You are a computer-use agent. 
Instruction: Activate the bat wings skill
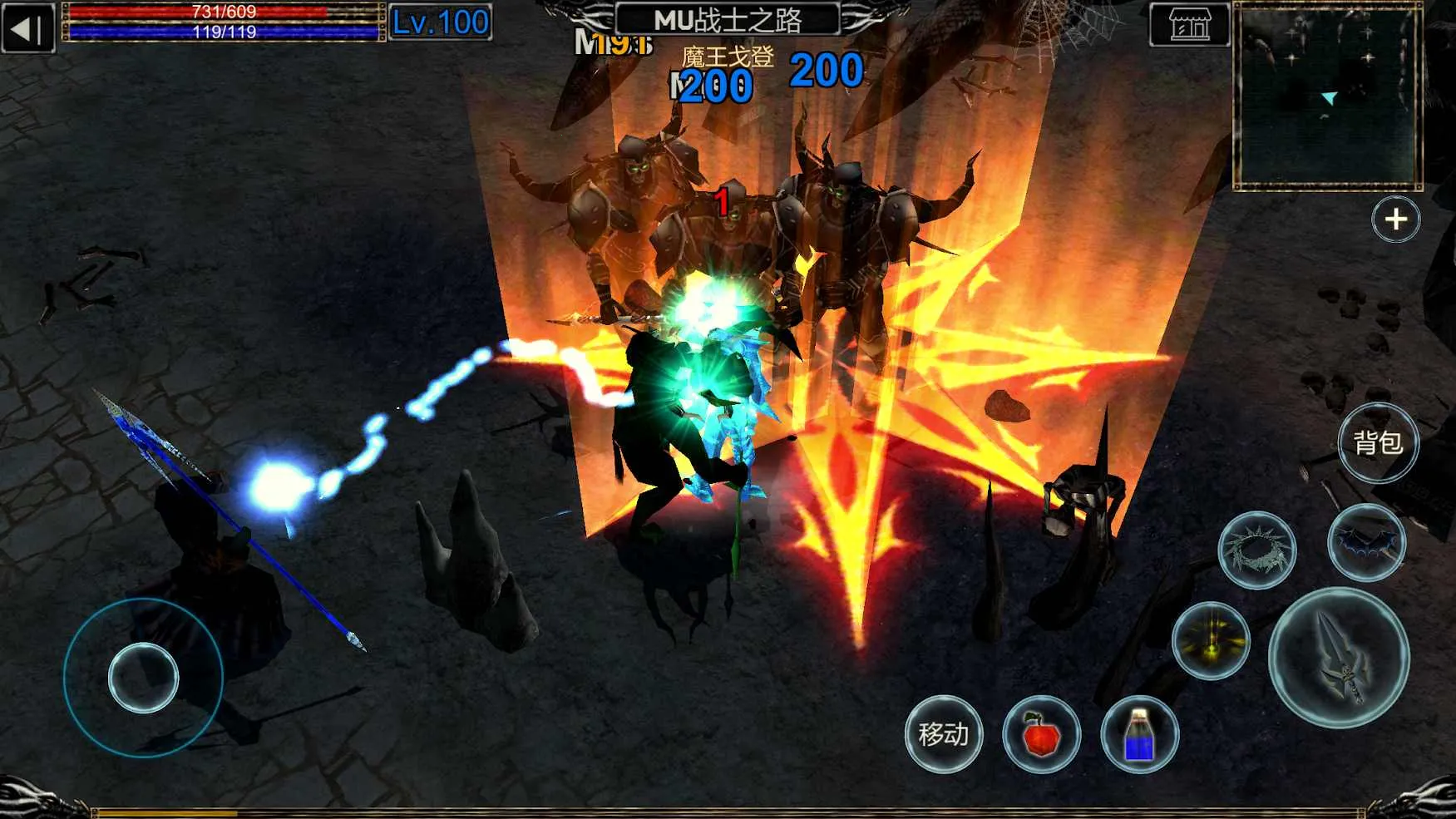pos(1366,542)
